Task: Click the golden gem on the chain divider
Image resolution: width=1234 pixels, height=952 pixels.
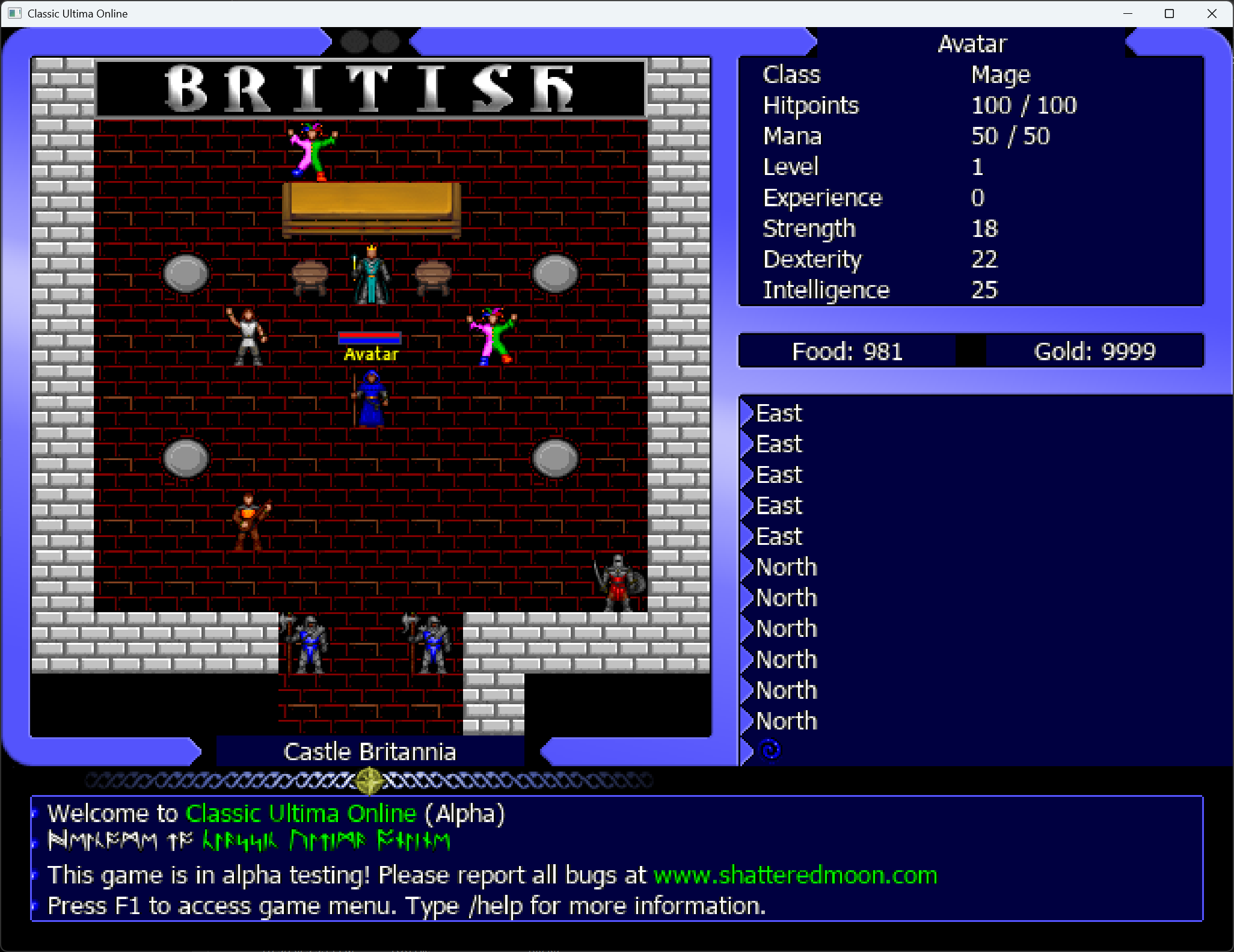Action: [x=369, y=781]
